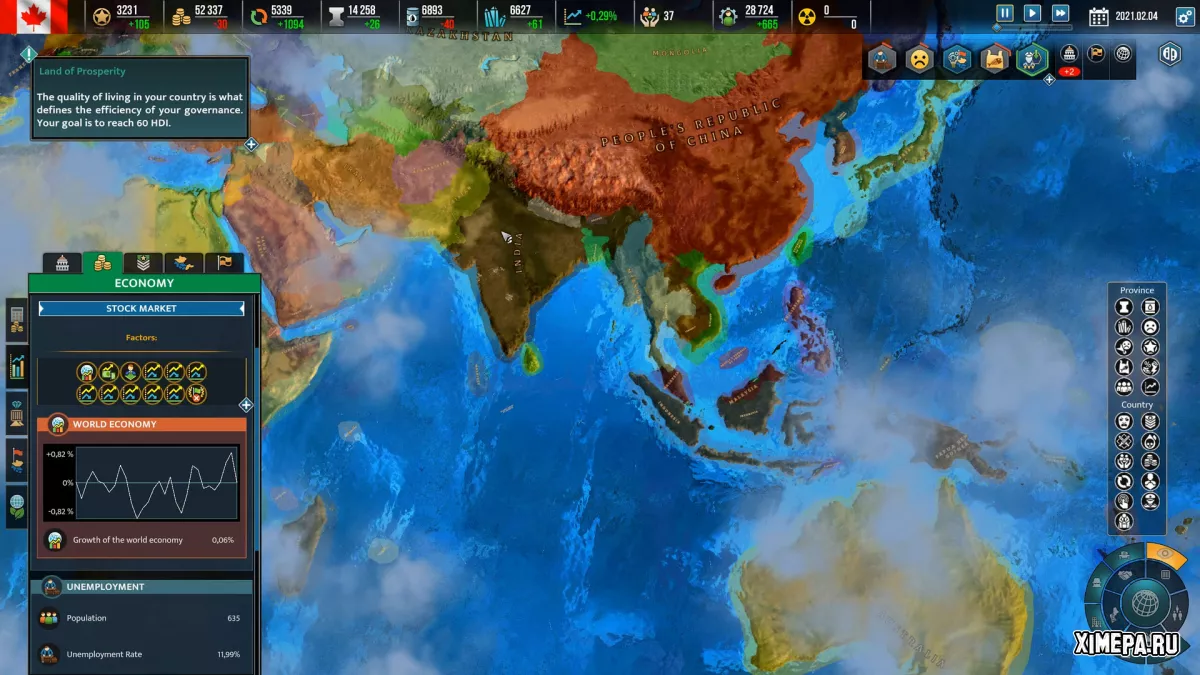Switch to the military rank chevrons tab

tap(143, 263)
